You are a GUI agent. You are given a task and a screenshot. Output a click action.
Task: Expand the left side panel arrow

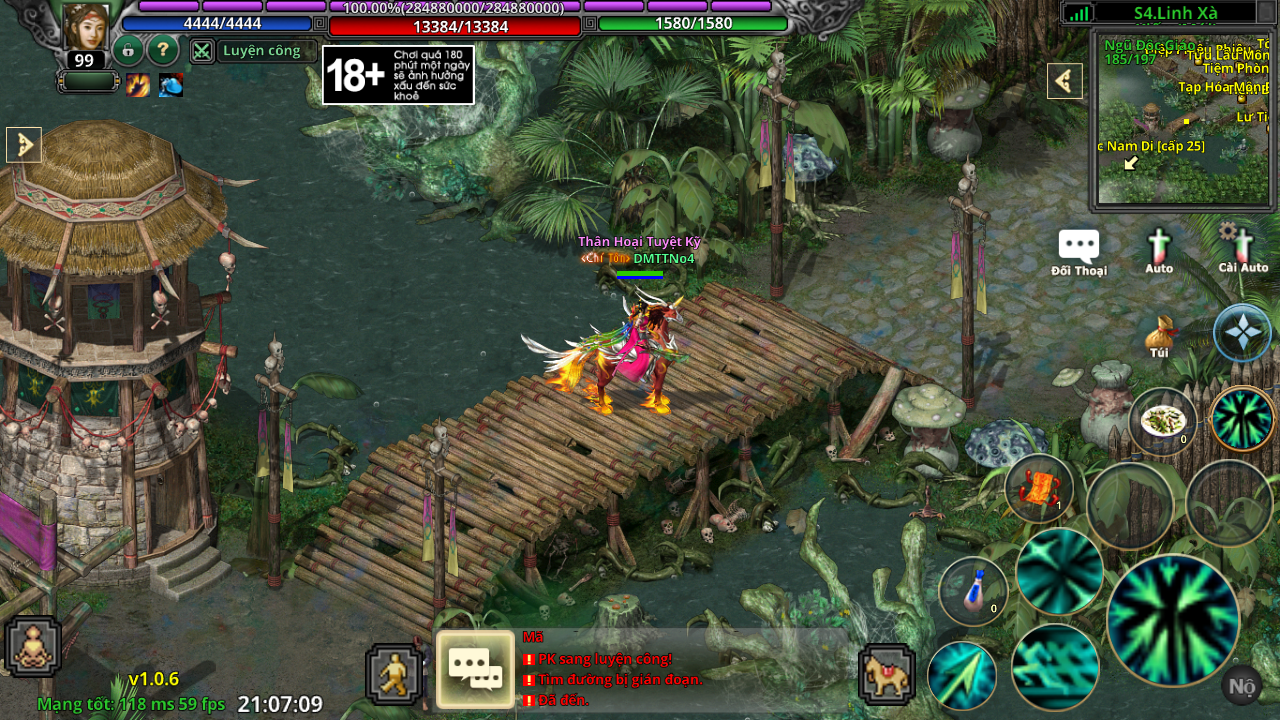coord(22,144)
